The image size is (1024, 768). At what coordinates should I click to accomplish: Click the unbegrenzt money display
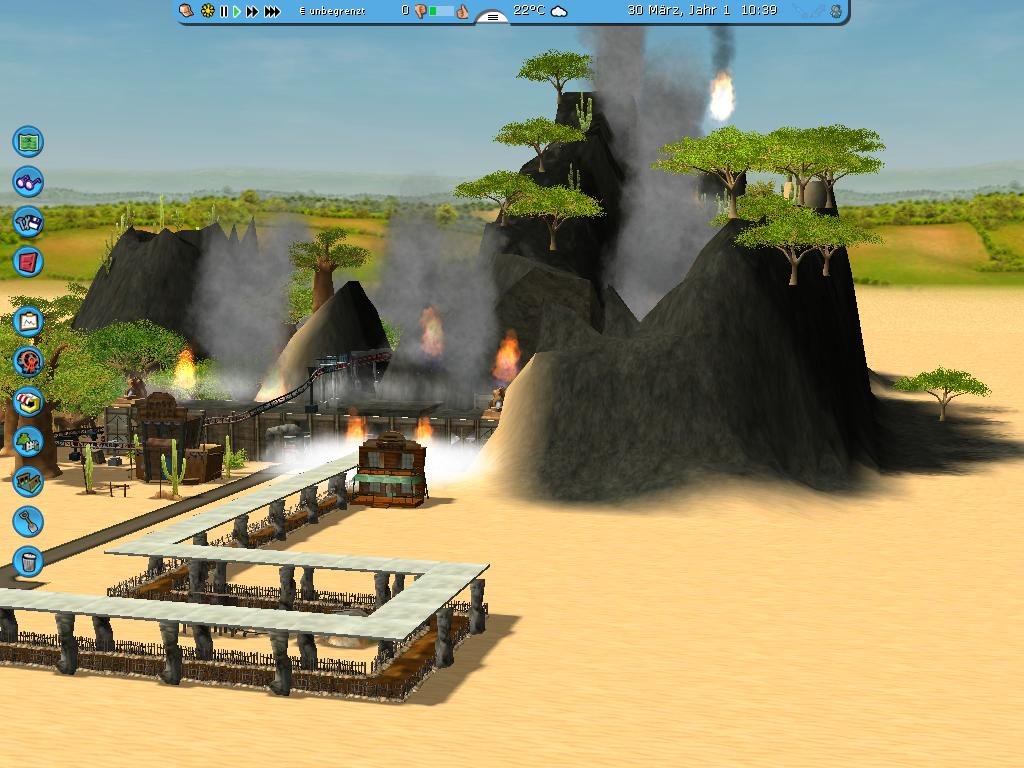click(333, 11)
